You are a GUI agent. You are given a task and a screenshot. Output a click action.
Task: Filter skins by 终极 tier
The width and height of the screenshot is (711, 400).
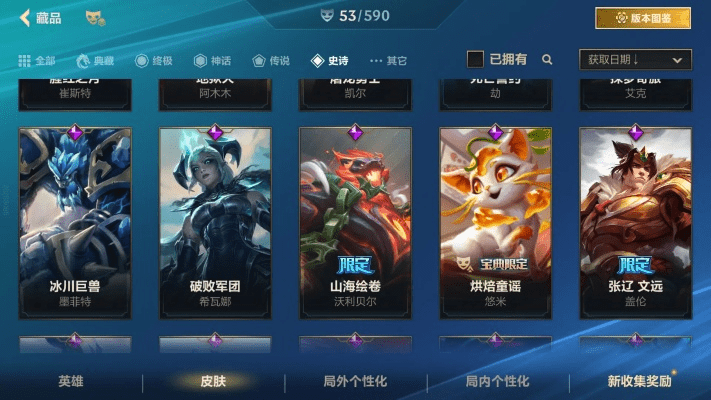[154, 60]
